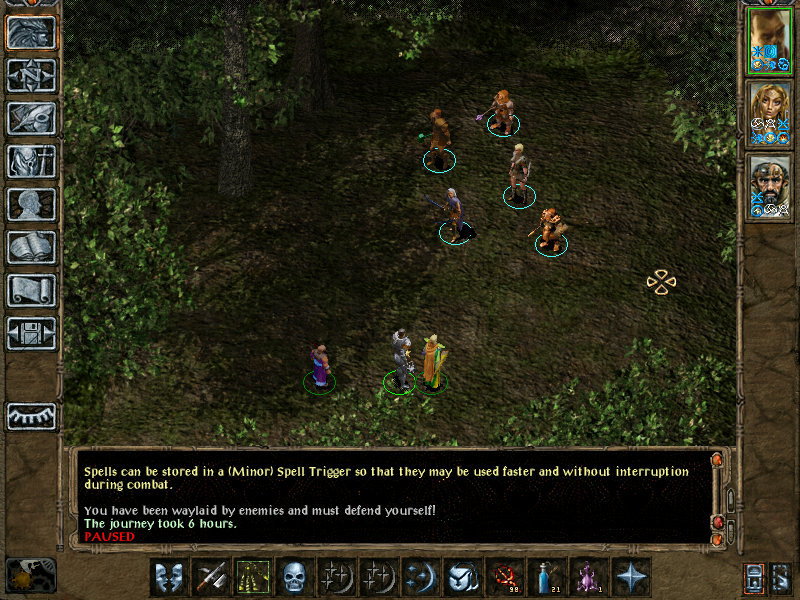This screenshot has height=600, width=800.
Task: Open the mage spellbook with open book icon
Action: click(31, 247)
